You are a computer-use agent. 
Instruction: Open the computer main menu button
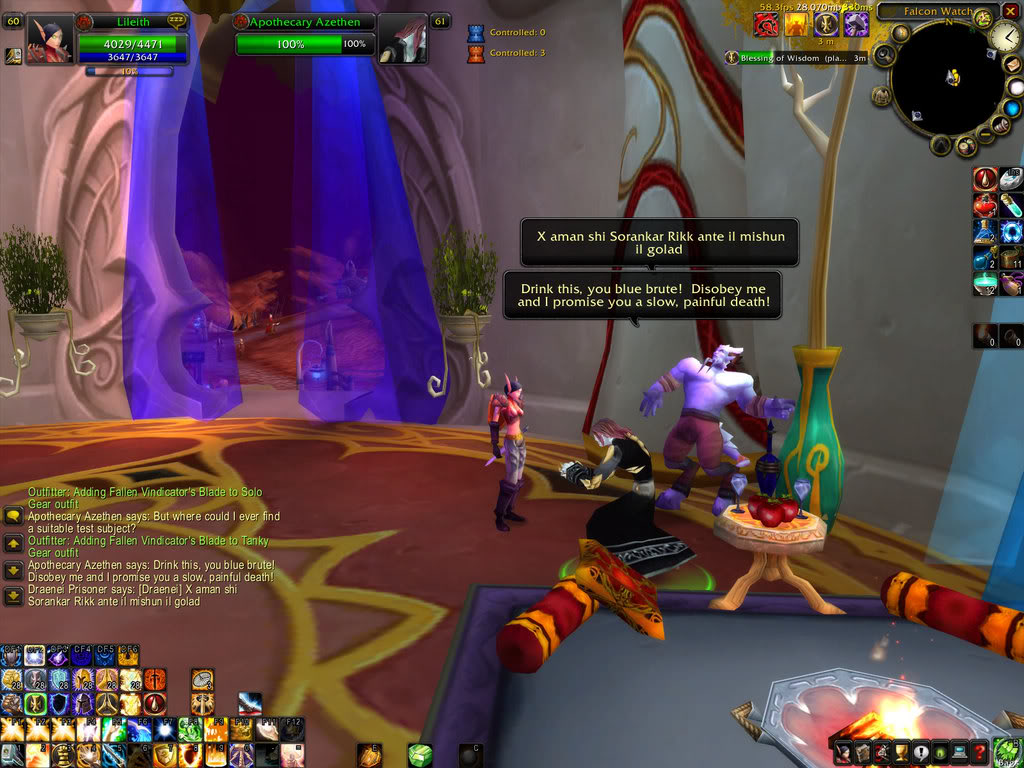point(959,753)
